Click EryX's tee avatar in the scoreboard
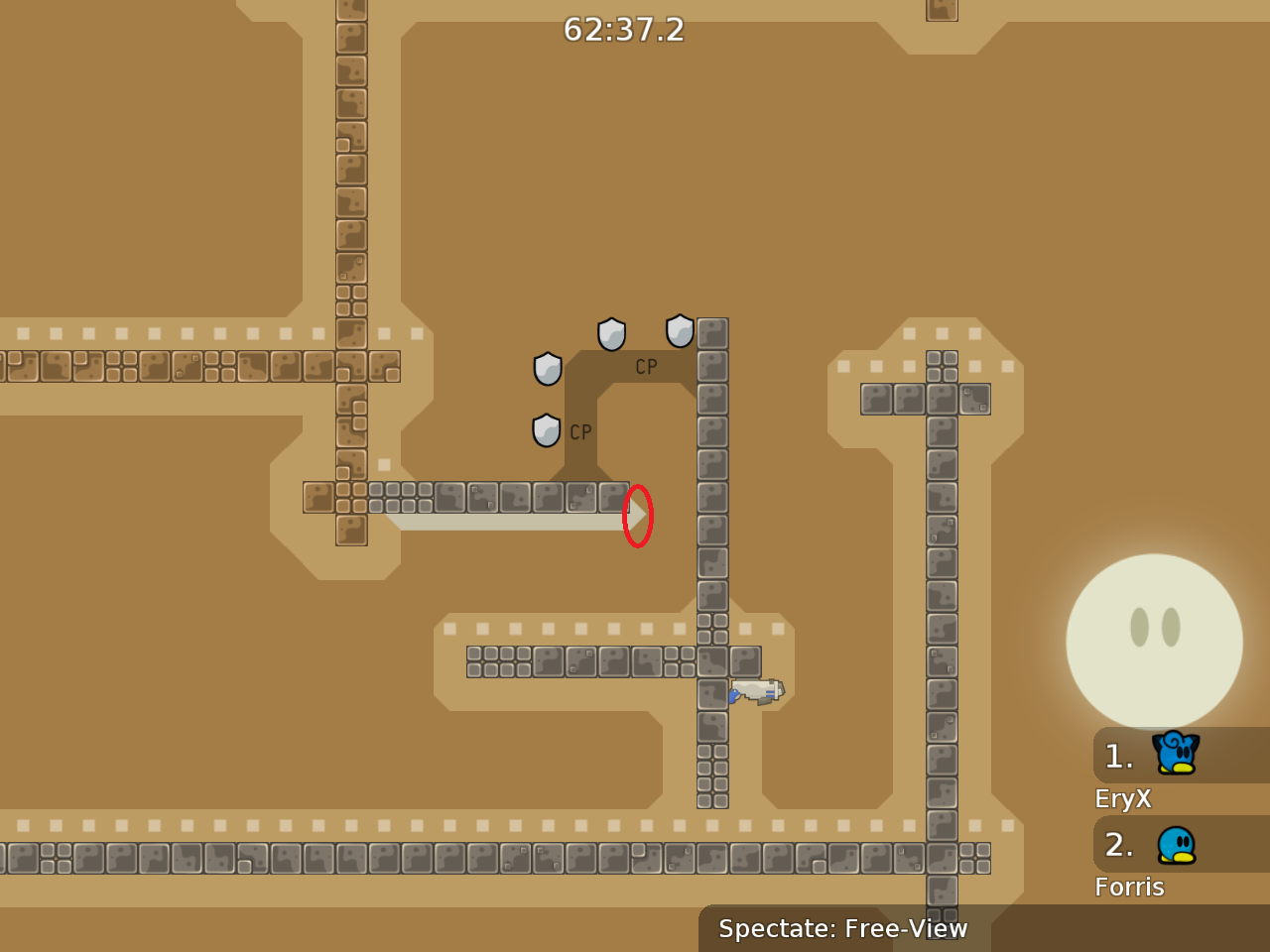This screenshot has height=952, width=1270. point(1174,755)
